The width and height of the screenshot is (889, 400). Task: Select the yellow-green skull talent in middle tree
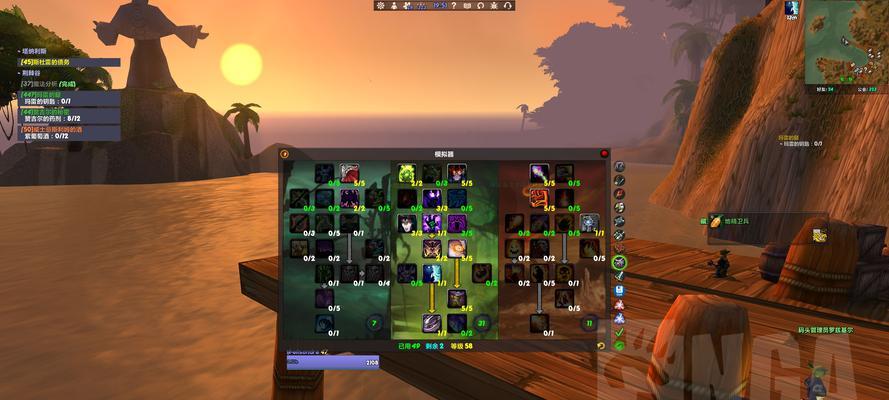point(407,173)
